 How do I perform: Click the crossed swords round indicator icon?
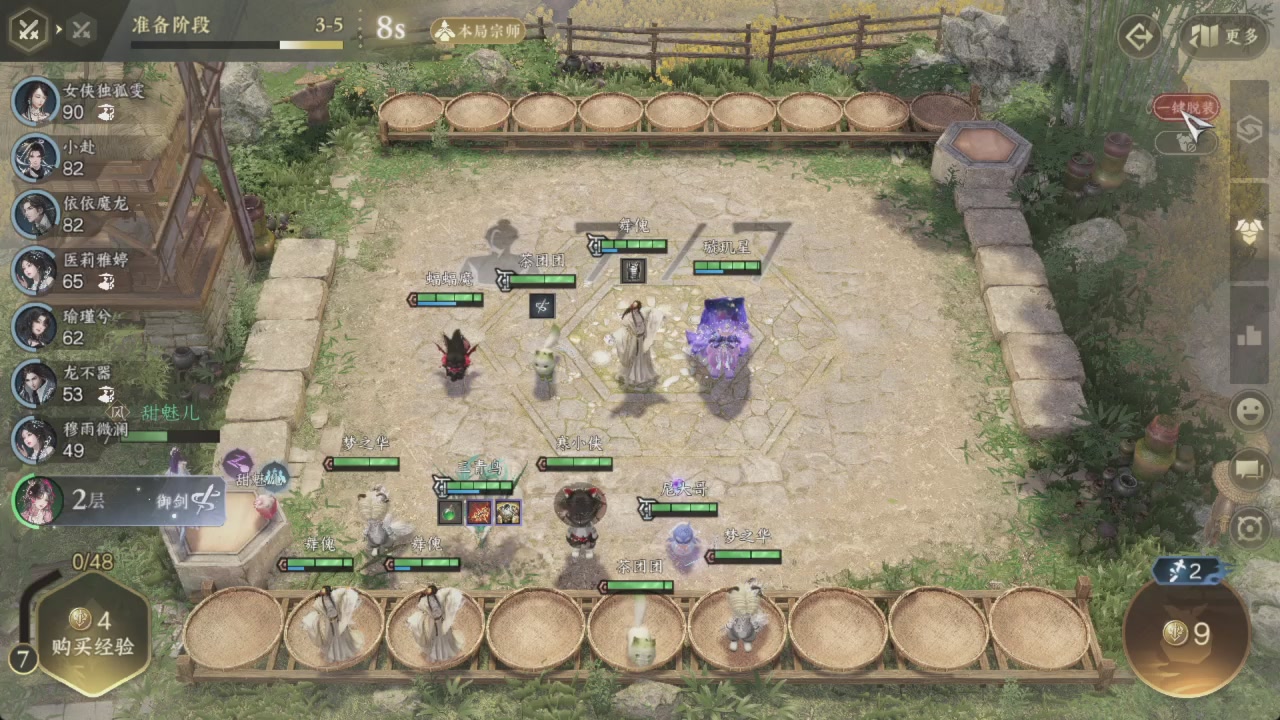(x=30, y=29)
